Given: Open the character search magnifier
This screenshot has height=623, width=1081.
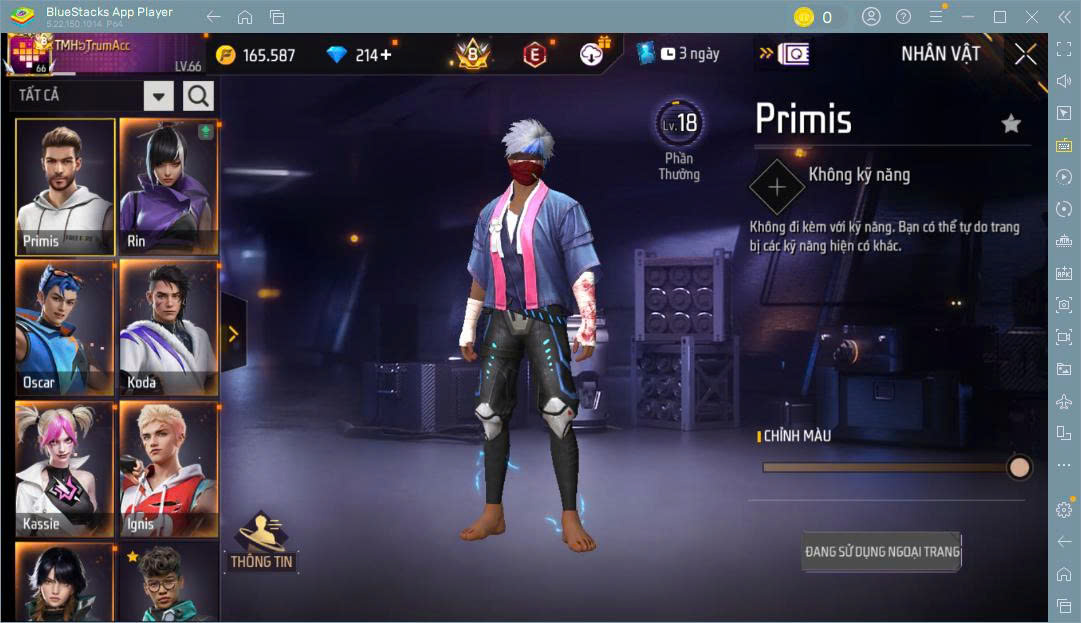Looking at the screenshot, I should pyautogui.click(x=198, y=96).
